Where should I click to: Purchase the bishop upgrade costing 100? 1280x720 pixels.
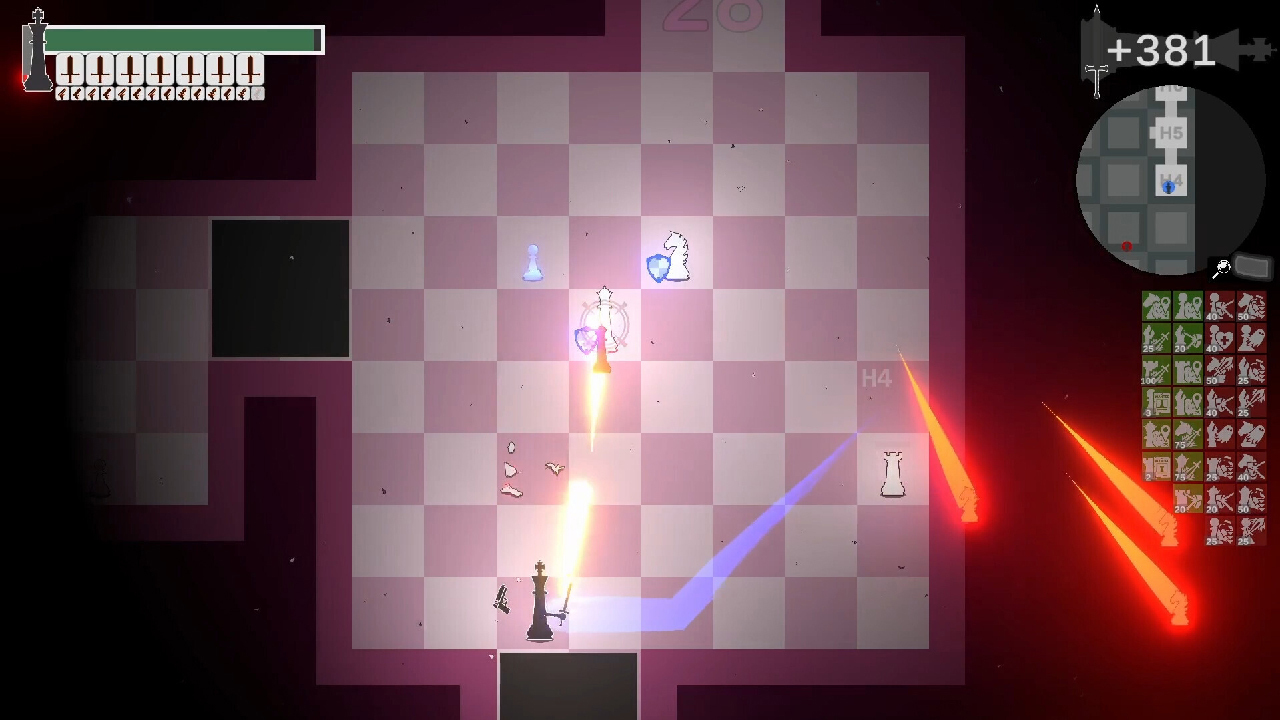[x=1155, y=371]
